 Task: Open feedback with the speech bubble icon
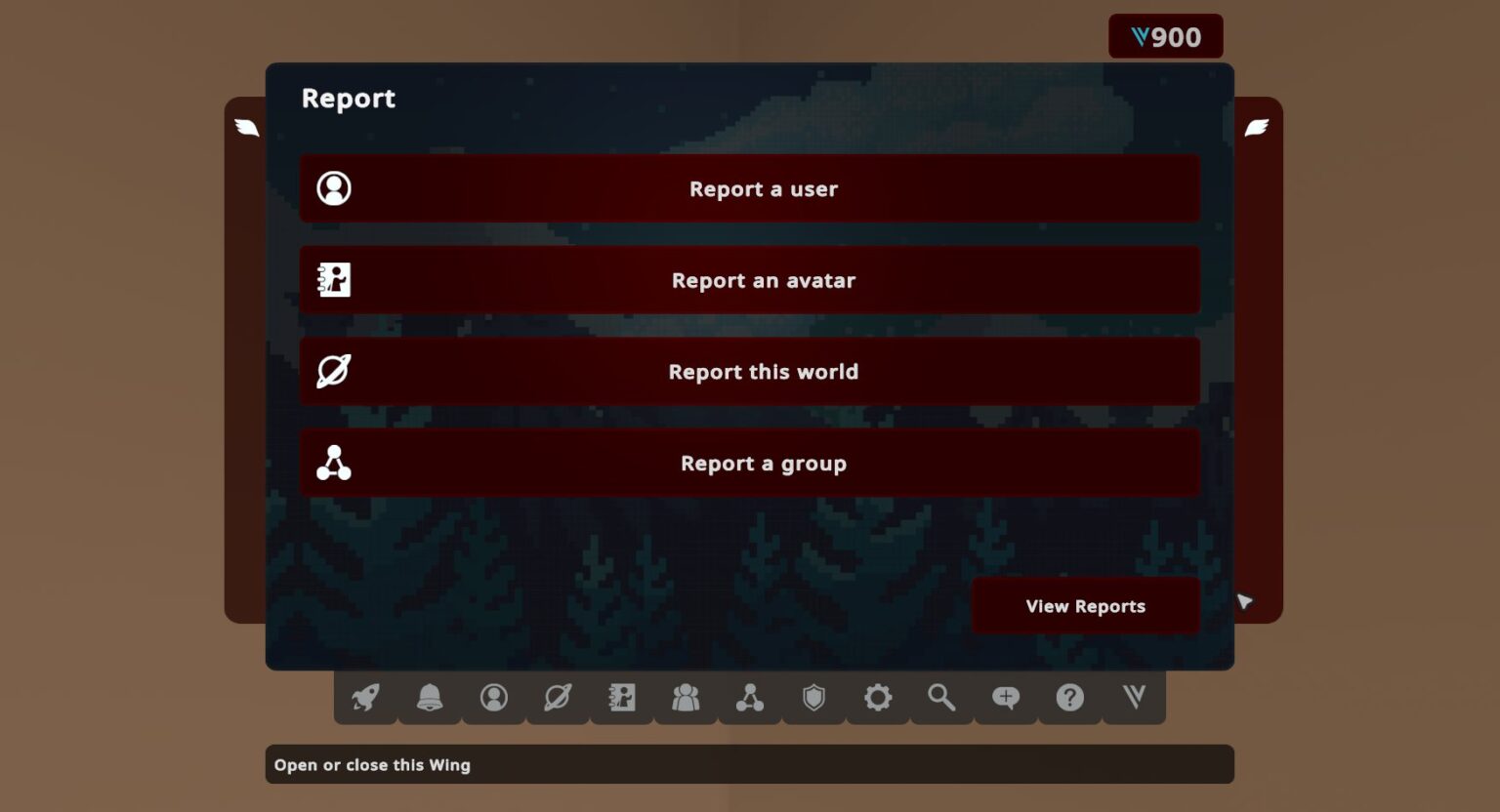click(x=1005, y=698)
